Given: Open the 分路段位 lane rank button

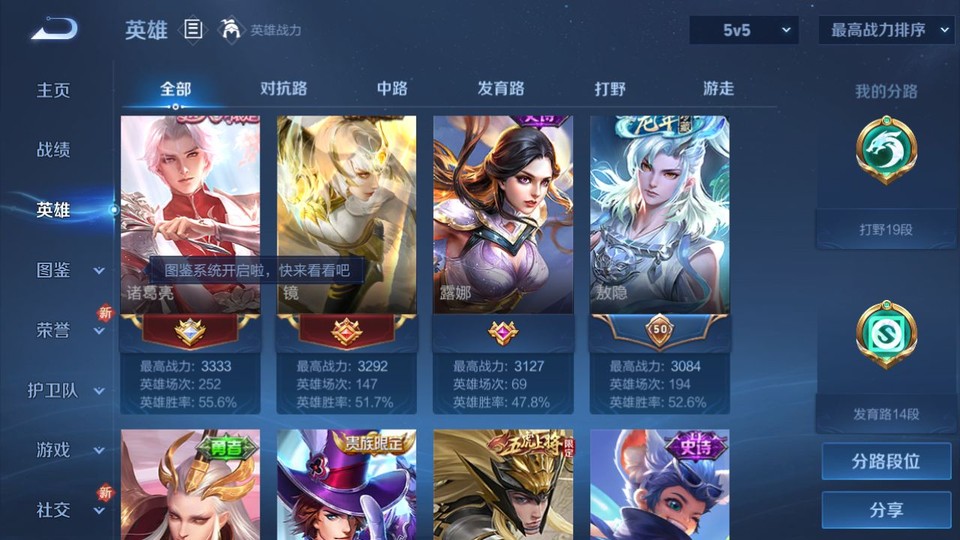Looking at the screenshot, I should click(886, 462).
